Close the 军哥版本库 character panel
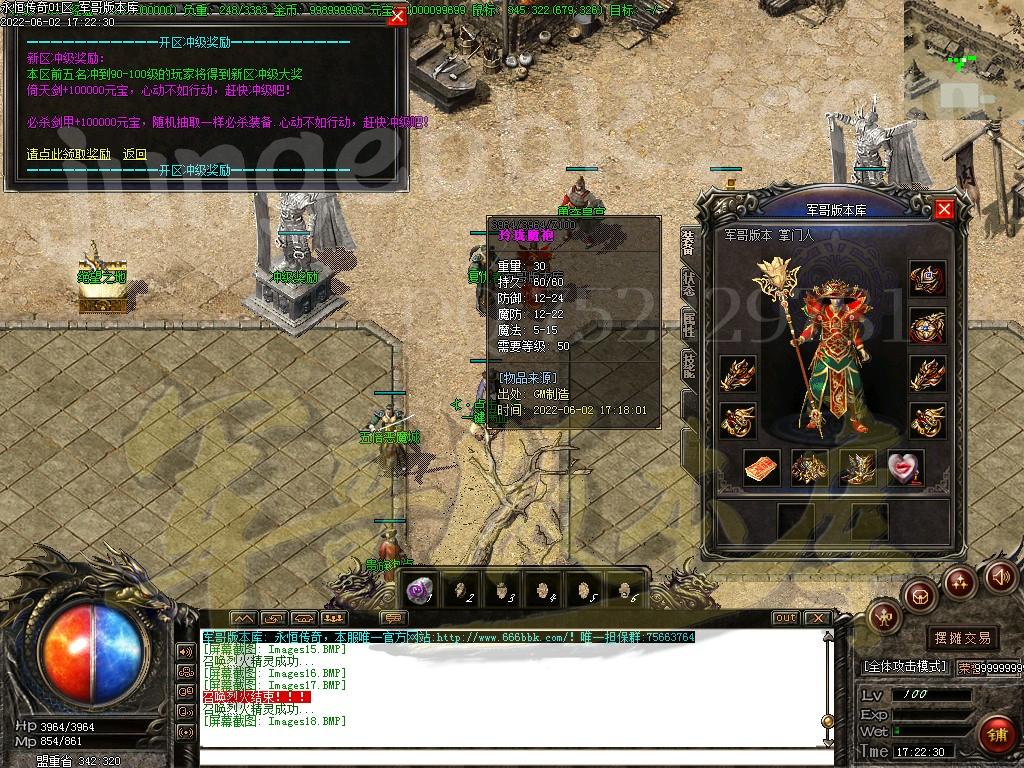Image resolution: width=1024 pixels, height=768 pixels. click(944, 209)
